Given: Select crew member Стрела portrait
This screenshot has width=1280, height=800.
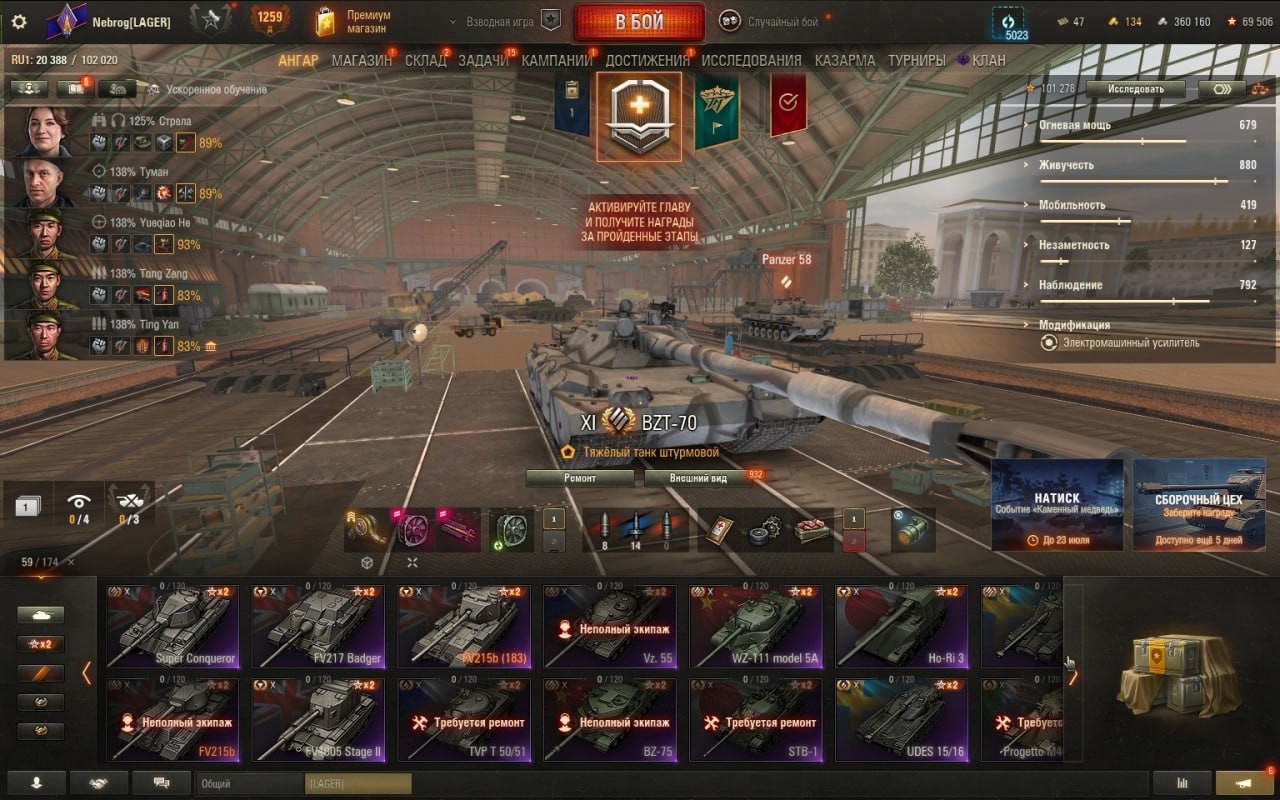Looking at the screenshot, I should tap(45, 132).
